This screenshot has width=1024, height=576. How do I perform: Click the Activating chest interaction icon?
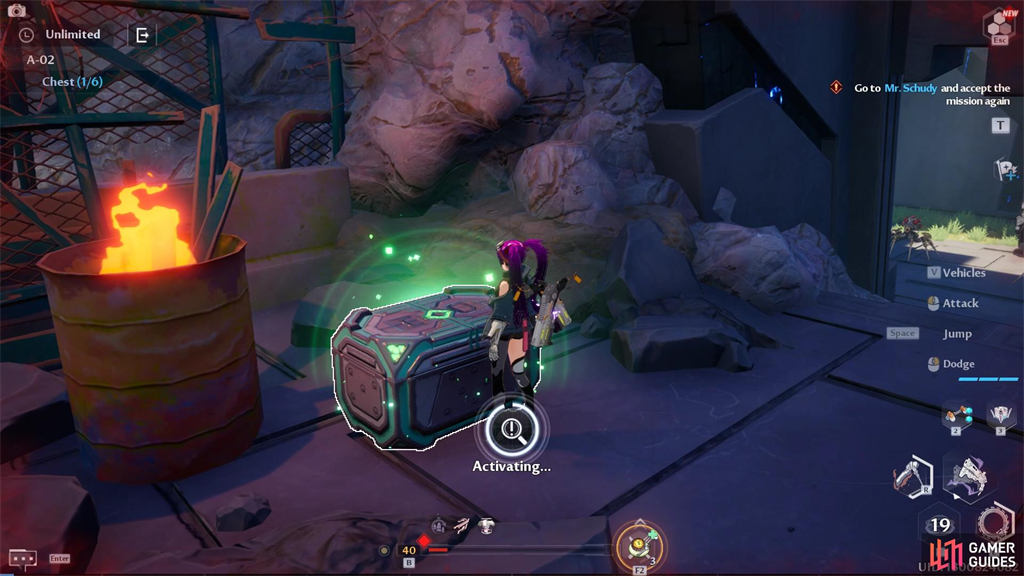(x=513, y=429)
